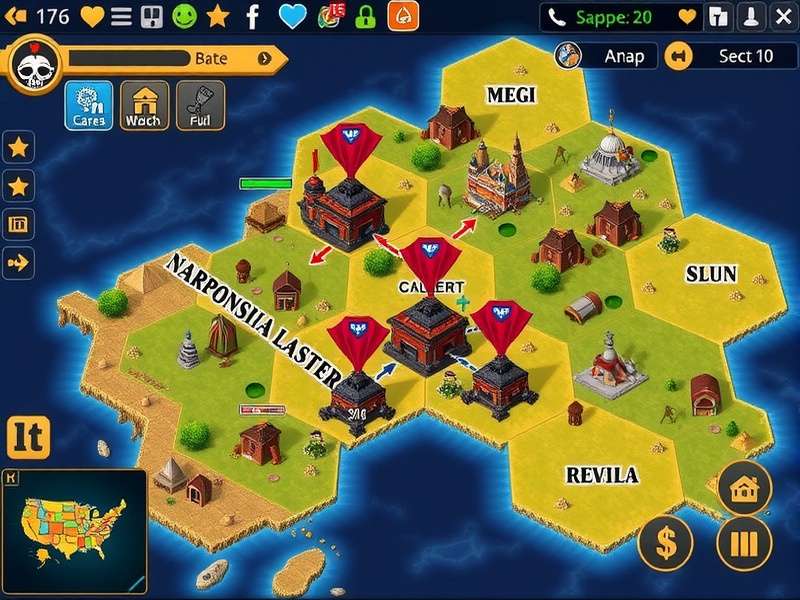Click the large orange "It" button
Screen dimensions: 800x600
click(28, 437)
